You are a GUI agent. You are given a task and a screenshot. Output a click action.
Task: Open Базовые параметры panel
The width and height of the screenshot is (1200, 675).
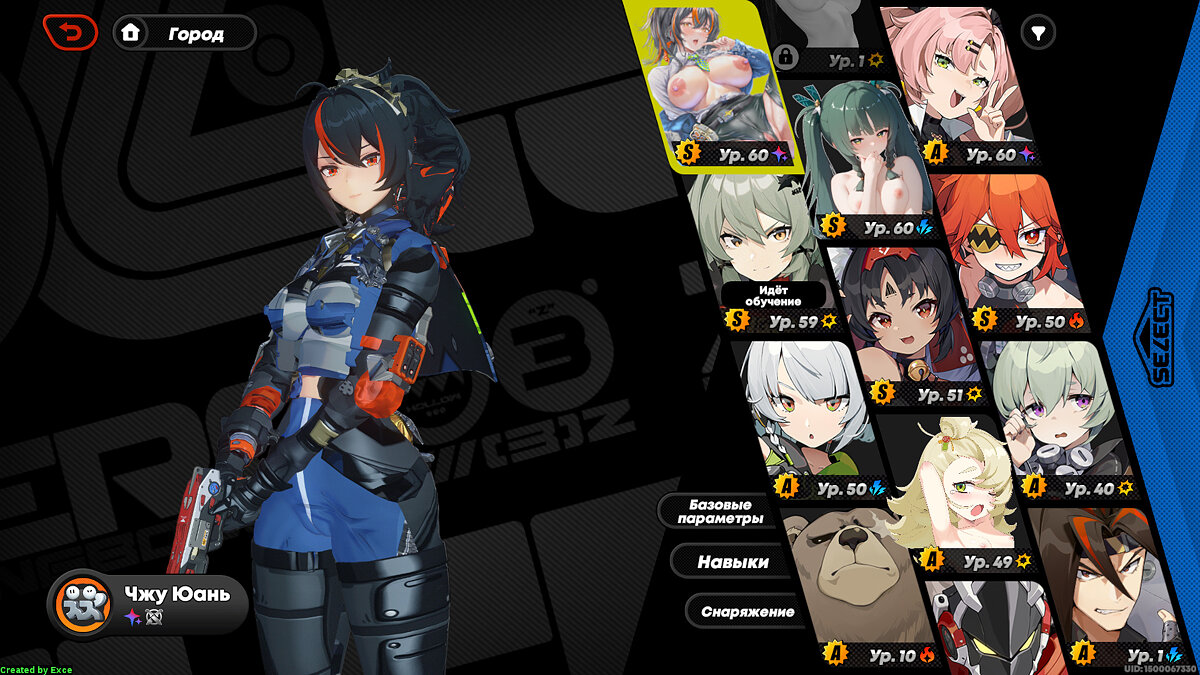[719, 511]
